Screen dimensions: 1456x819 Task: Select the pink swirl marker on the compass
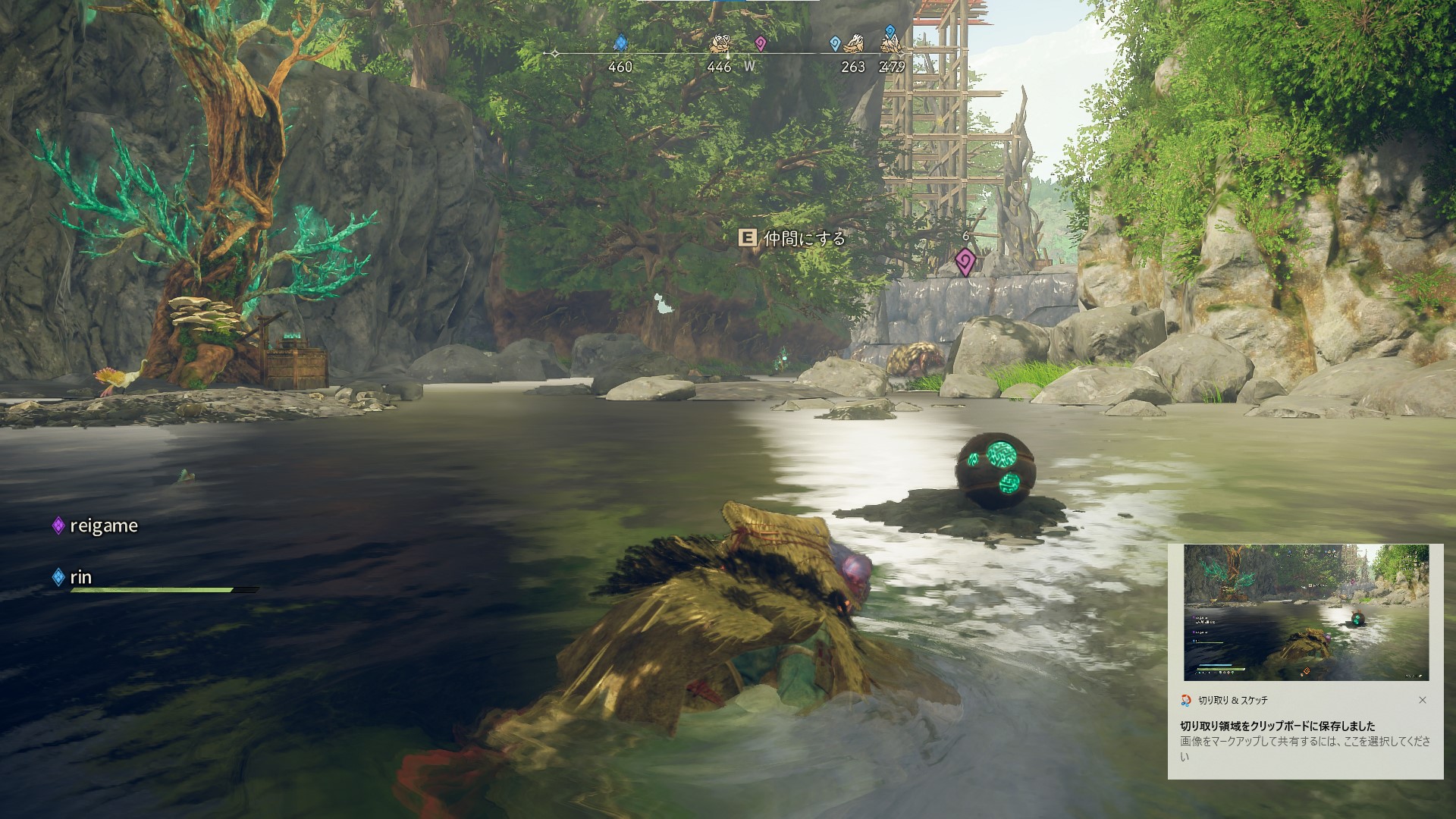761,43
